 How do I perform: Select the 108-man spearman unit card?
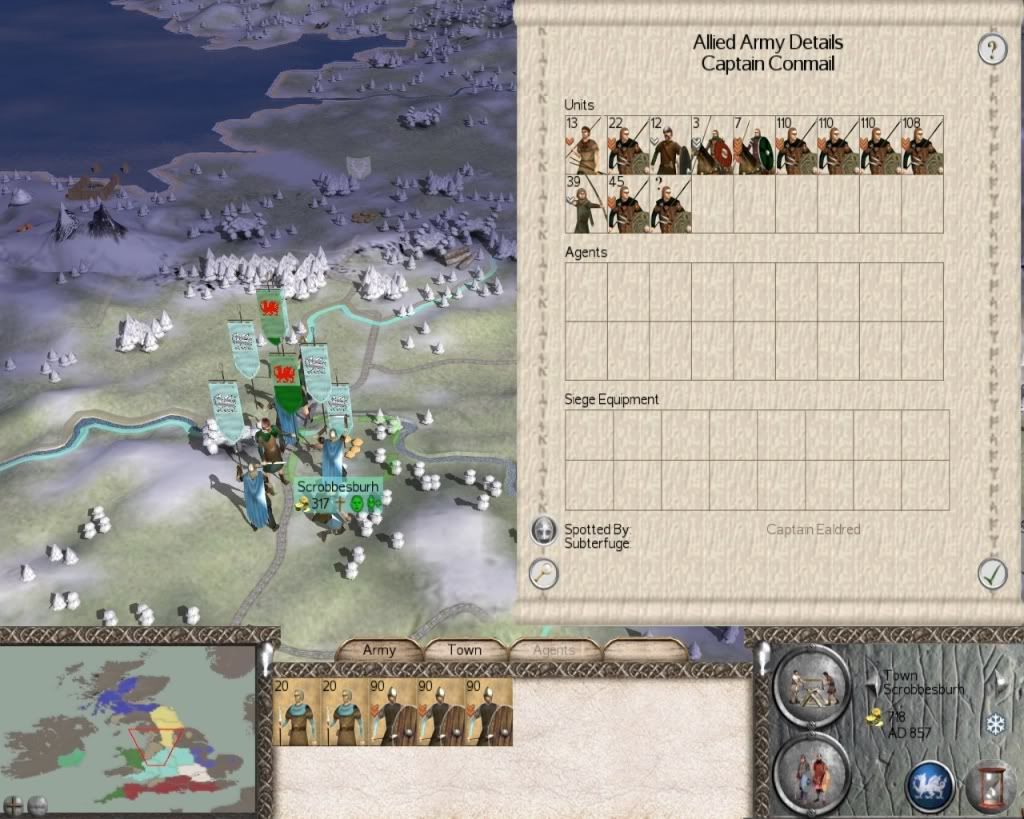922,146
